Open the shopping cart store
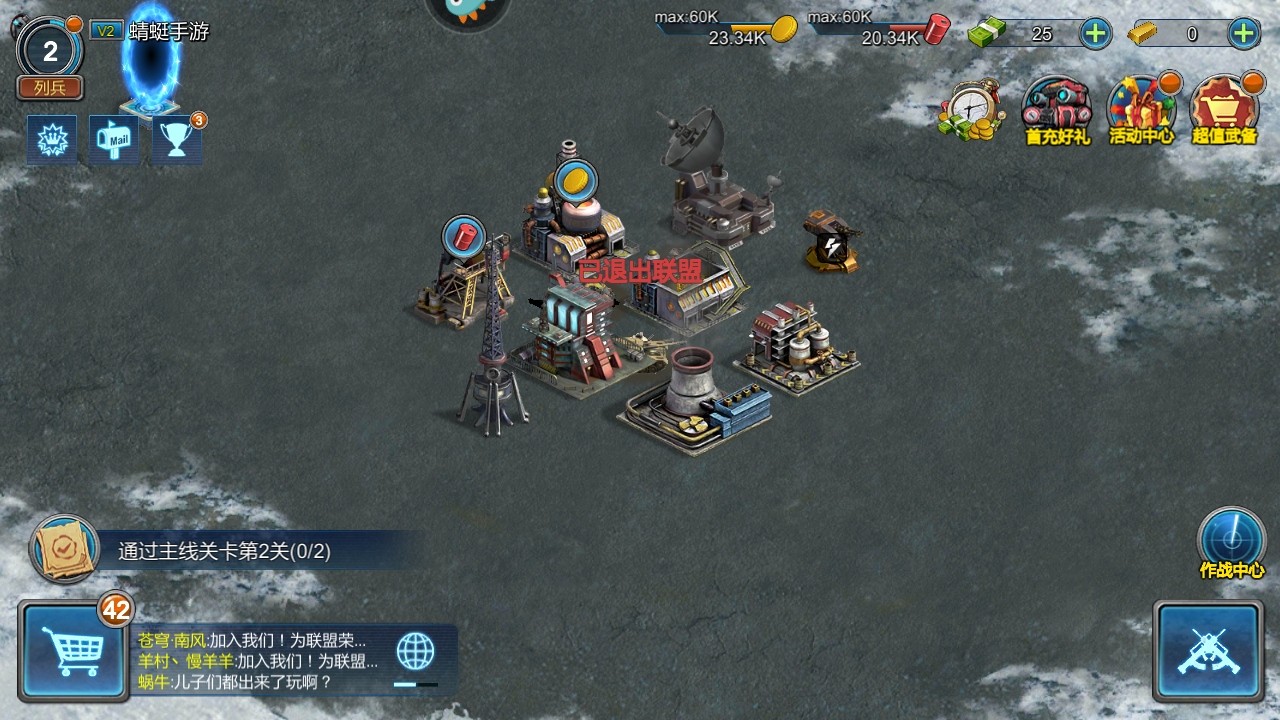This screenshot has height=720, width=1280. [x=72, y=651]
